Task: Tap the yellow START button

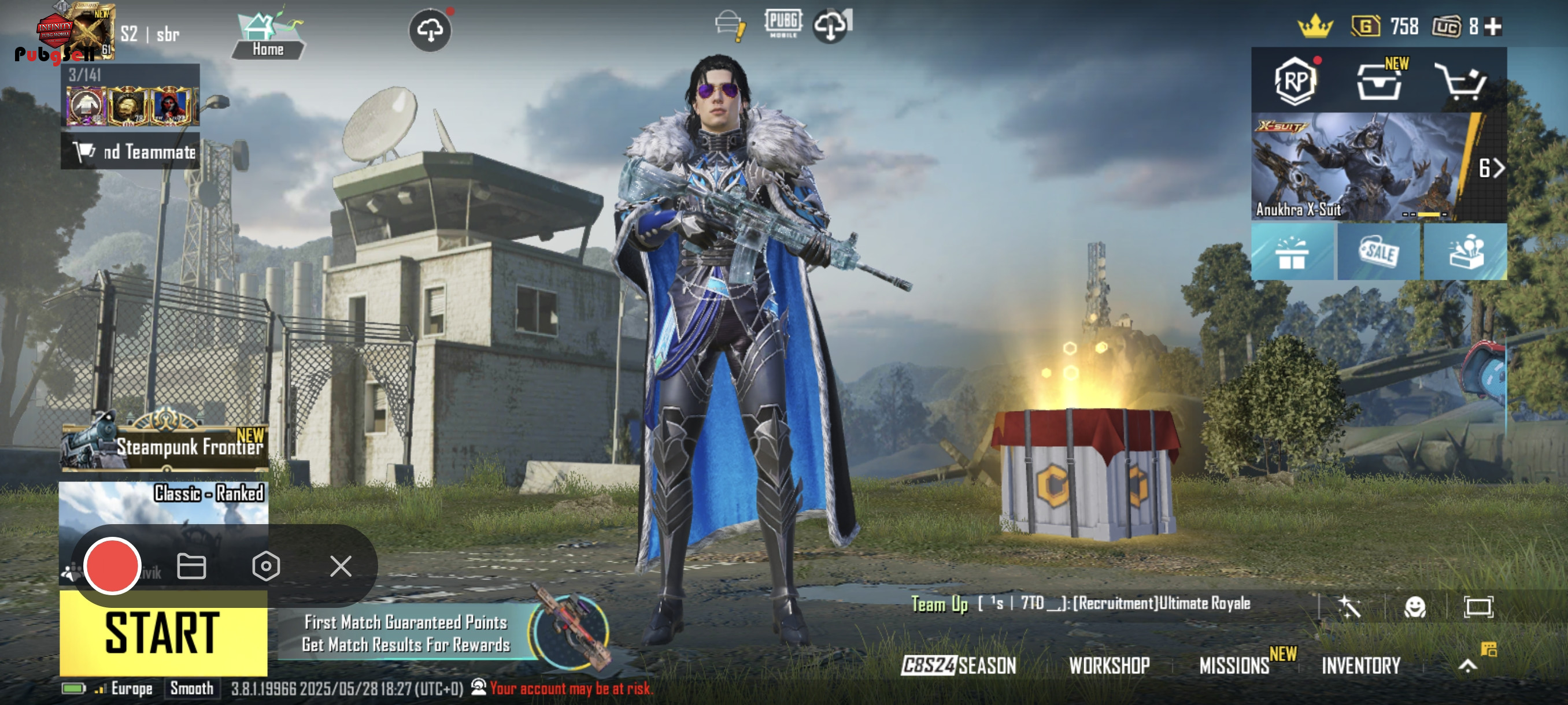Action: pos(163,634)
